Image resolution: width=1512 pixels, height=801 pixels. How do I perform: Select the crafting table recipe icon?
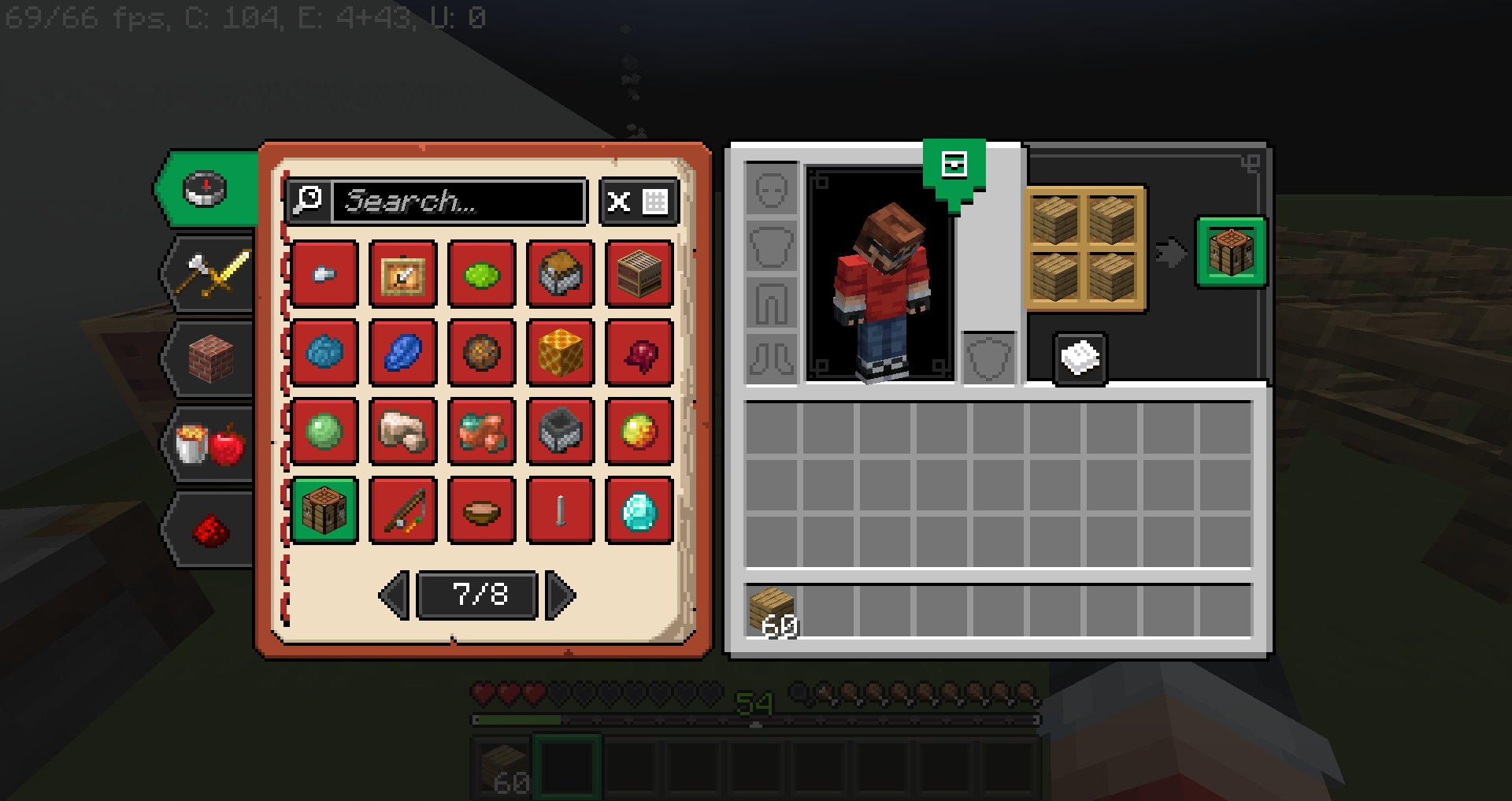click(x=324, y=510)
